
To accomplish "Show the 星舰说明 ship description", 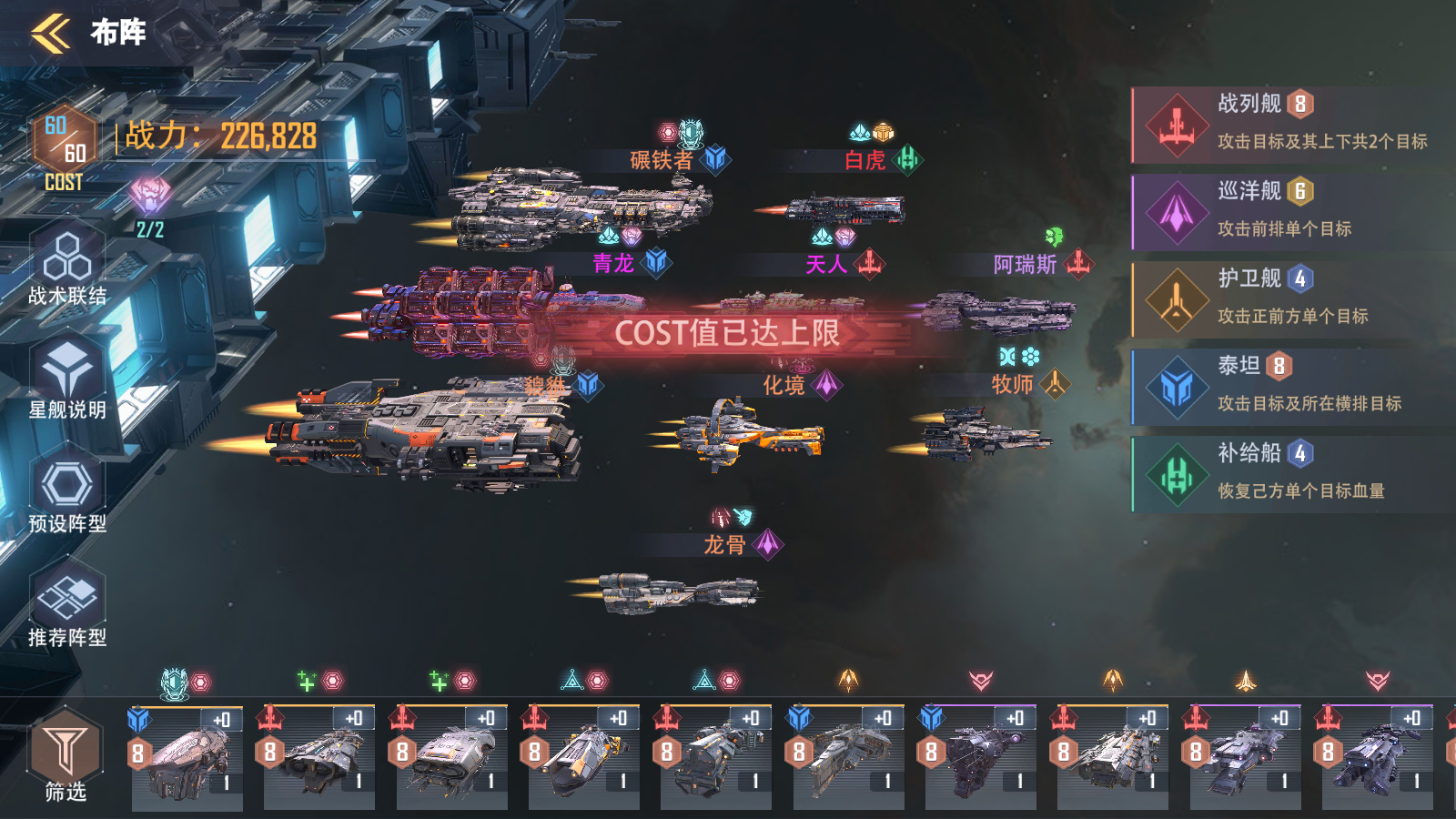I will (67, 380).
